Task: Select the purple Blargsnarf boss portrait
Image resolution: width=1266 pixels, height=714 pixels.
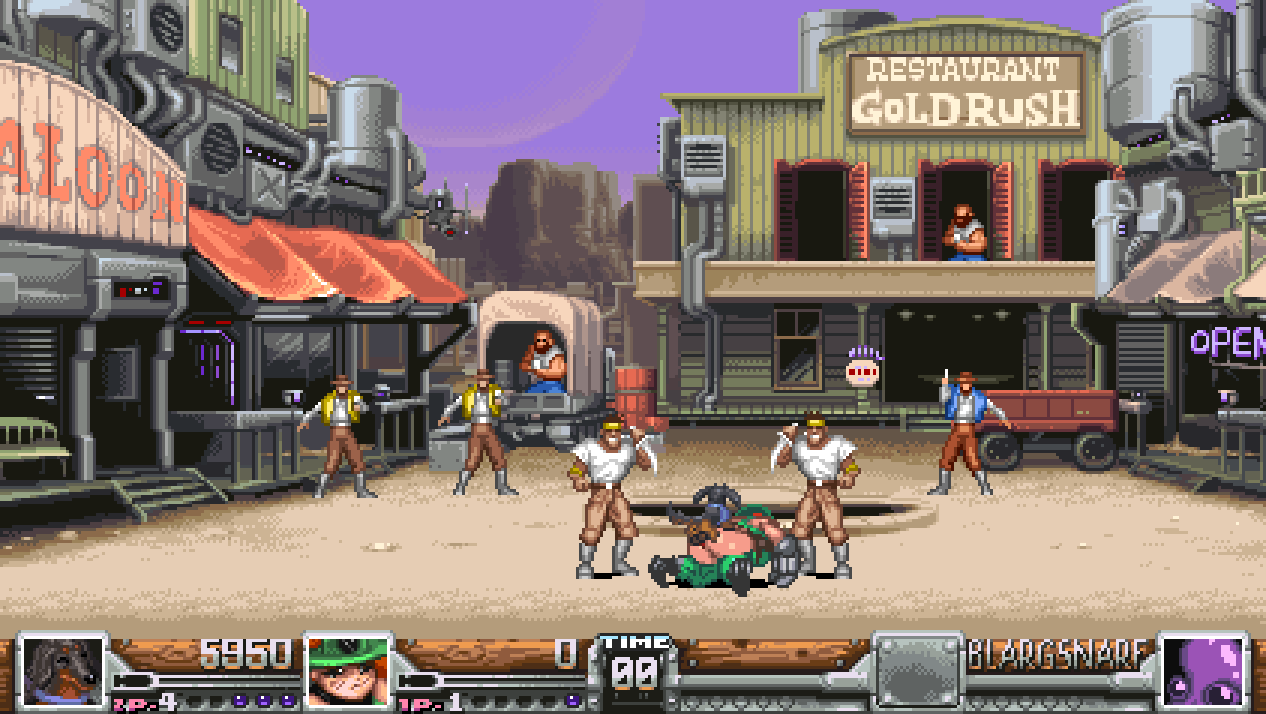Action: click(x=1202, y=671)
